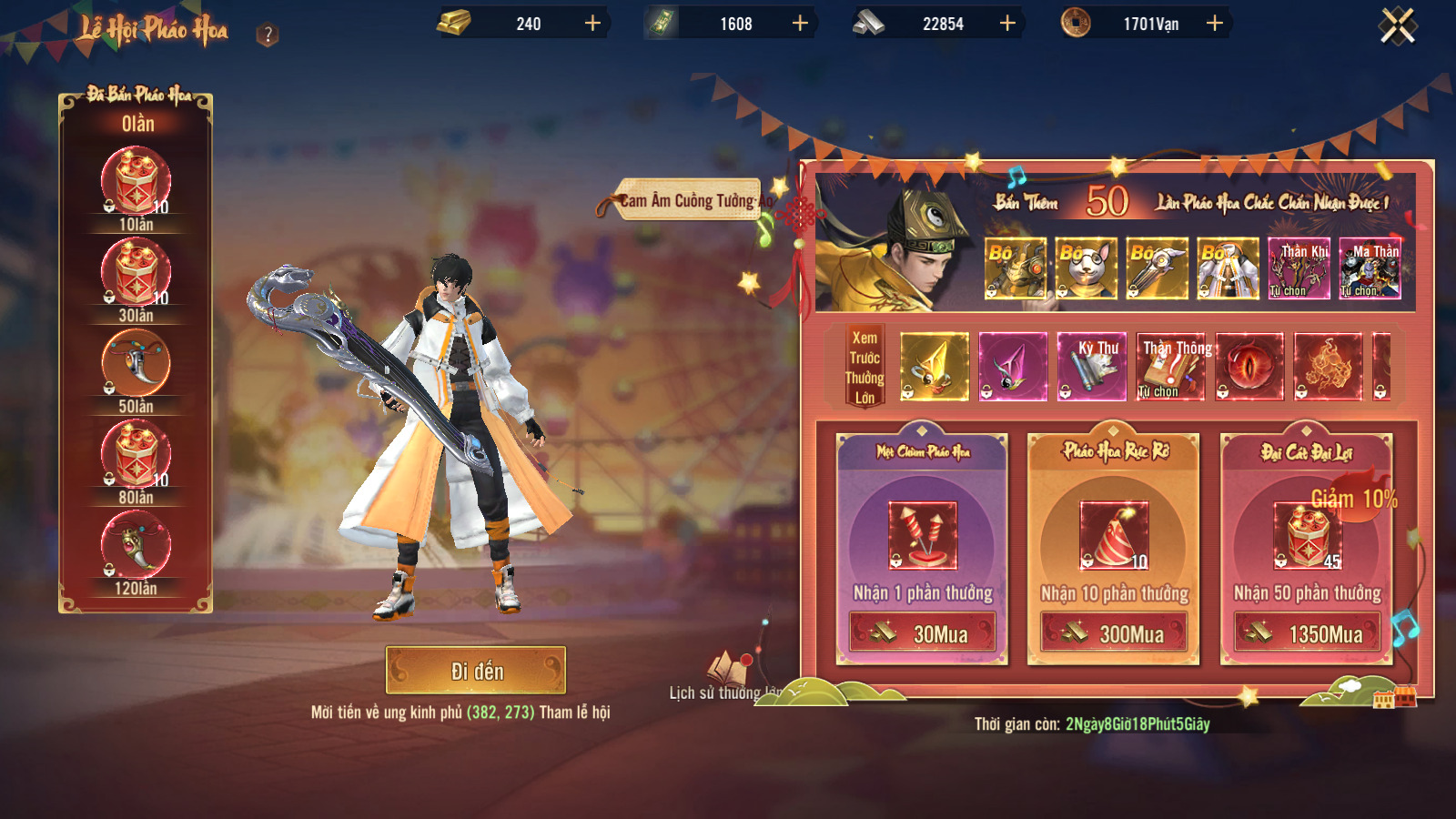
Task: Open Xem Trước Thưởng Lớn preview
Action: tap(864, 368)
